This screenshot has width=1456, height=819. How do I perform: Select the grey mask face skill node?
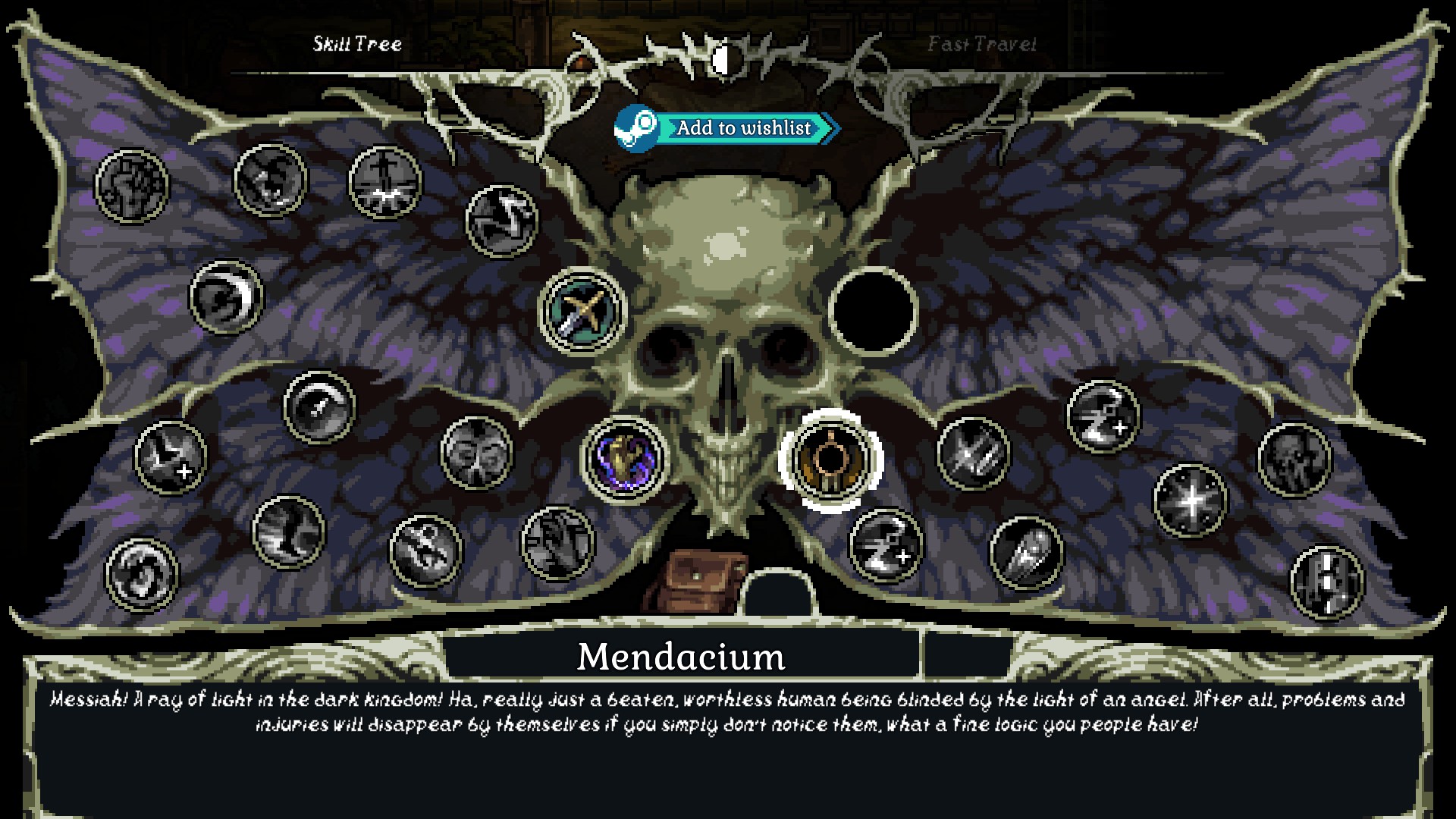(476, 453)
